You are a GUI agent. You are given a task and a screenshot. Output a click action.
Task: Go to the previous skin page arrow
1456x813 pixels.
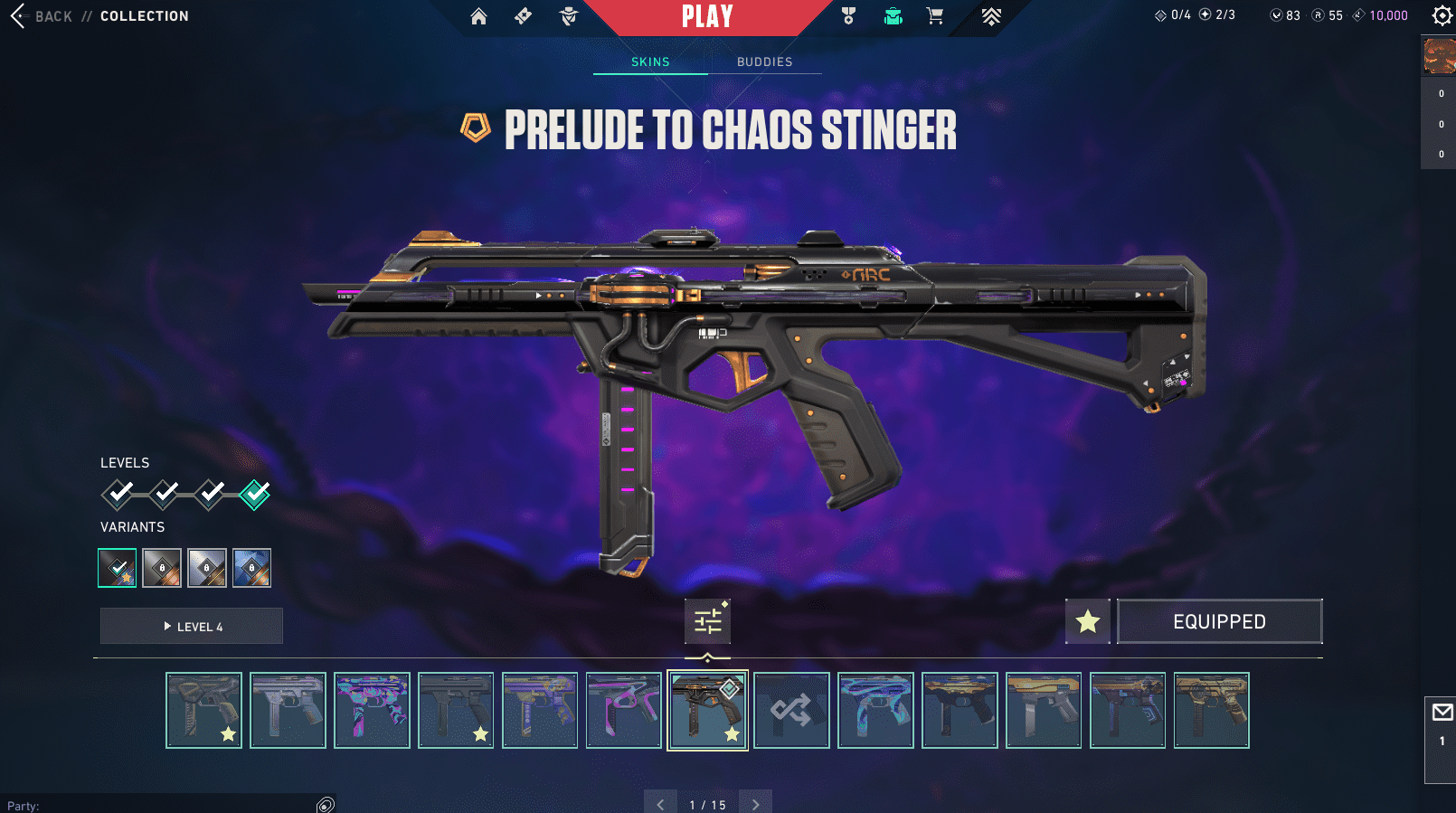pos(660,804)
